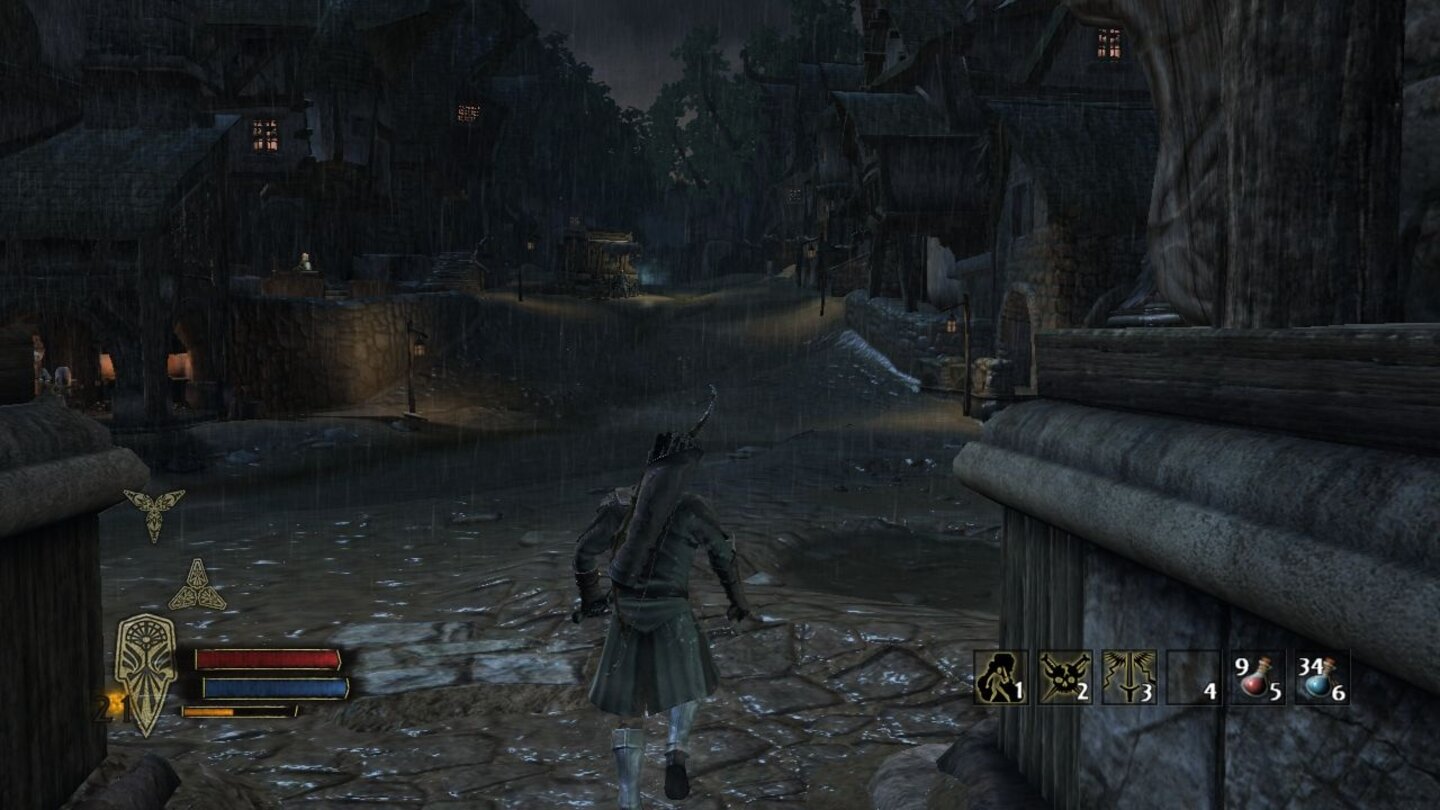Drink the red health potion
The width and height of the screenshot is (1440, 810).
1257,677
